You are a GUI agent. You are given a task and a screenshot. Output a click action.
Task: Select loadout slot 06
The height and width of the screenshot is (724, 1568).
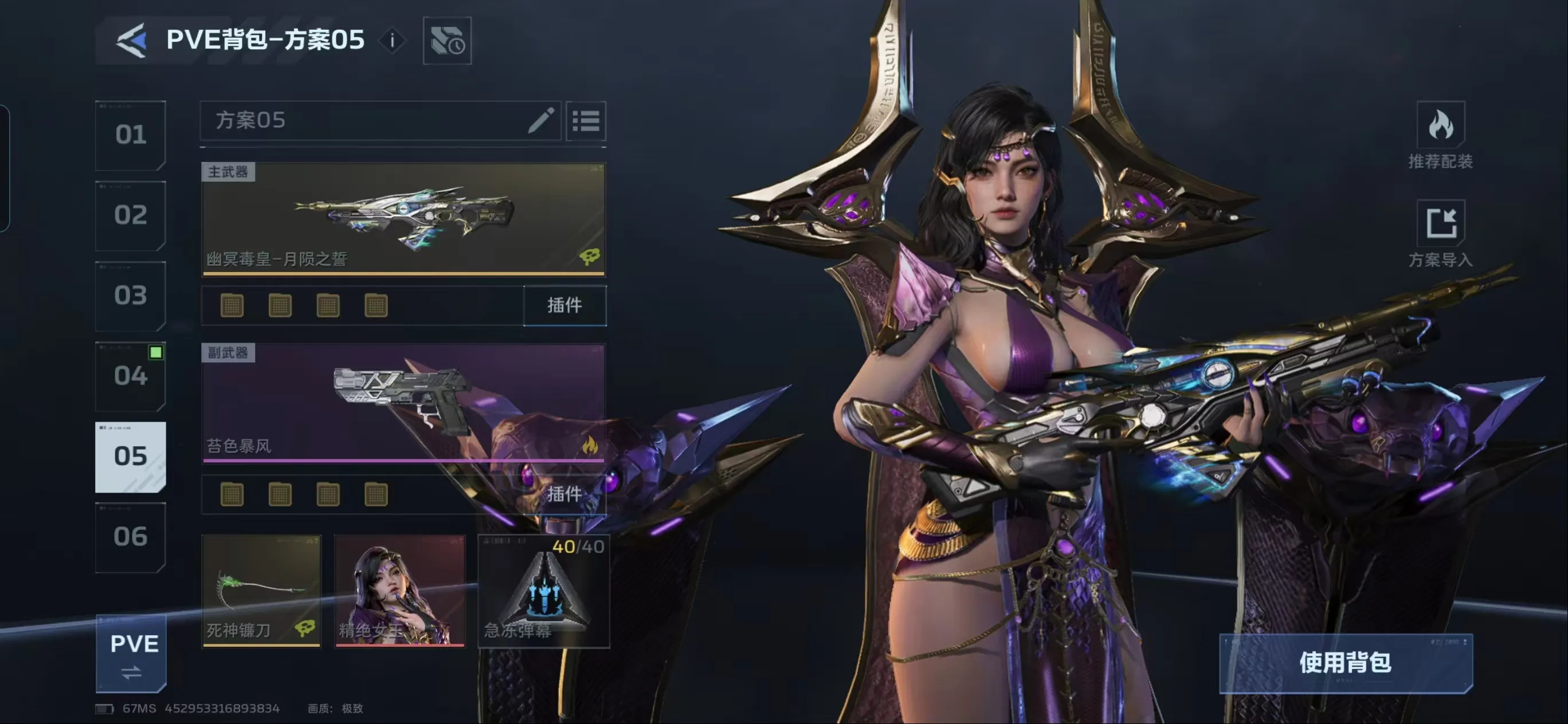tap(130, 537)
